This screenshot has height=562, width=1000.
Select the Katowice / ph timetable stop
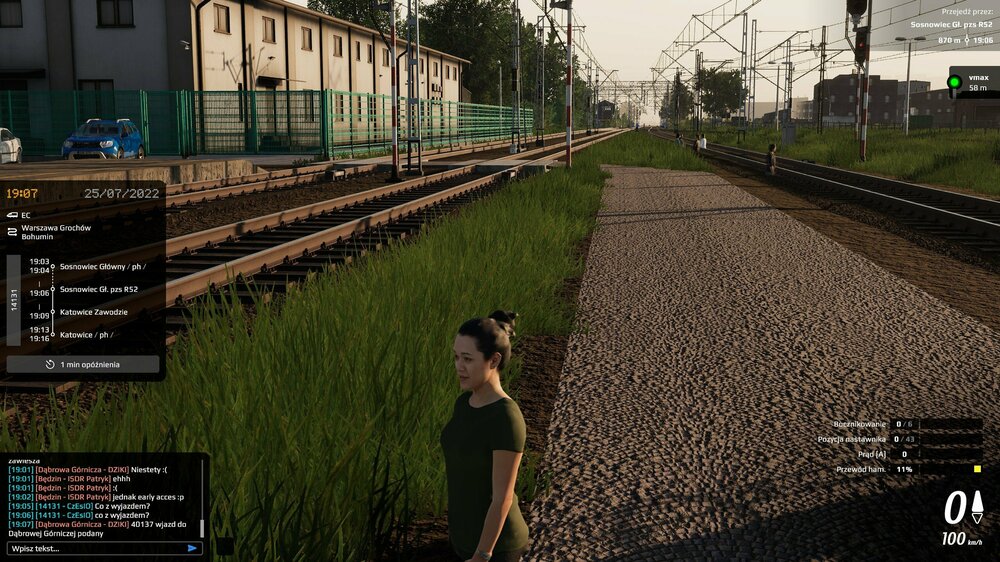coord(86,335)
